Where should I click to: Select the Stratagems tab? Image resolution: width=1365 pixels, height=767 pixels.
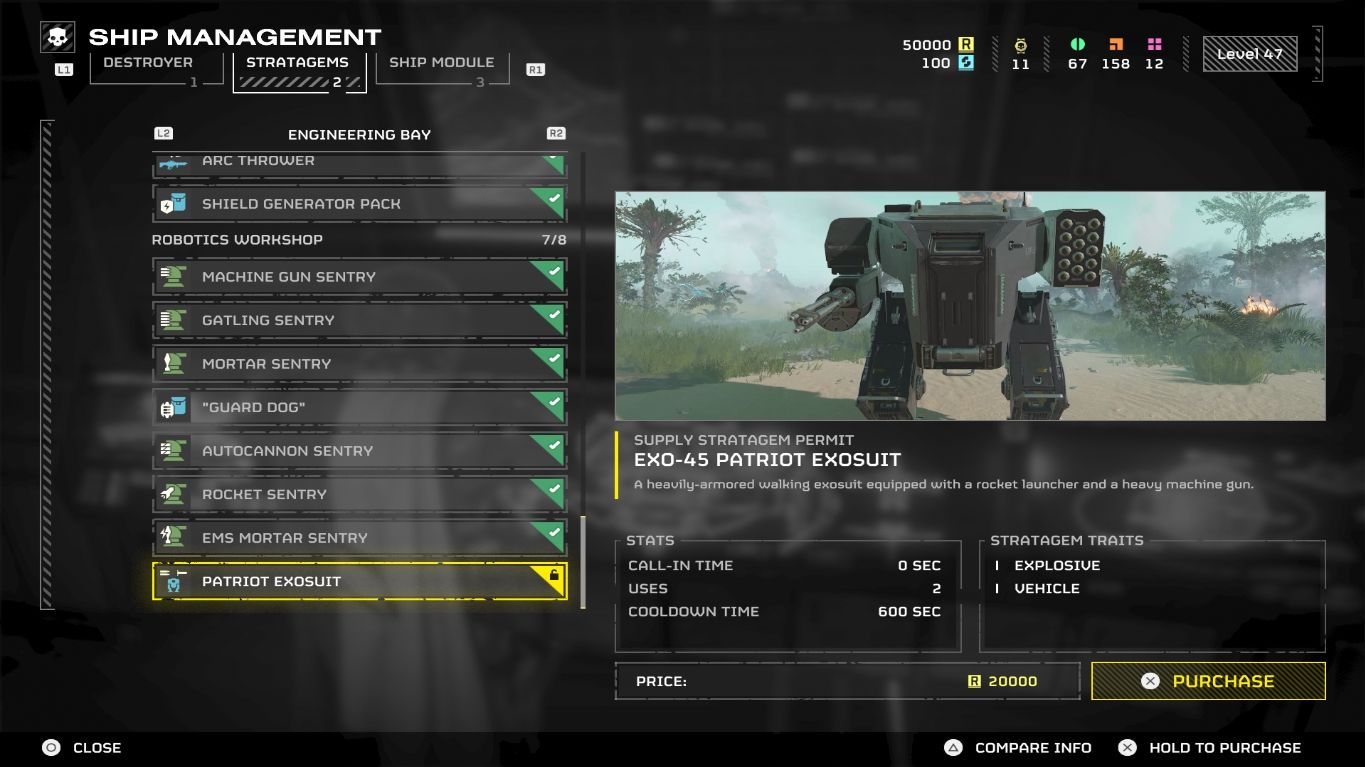(298, 70)
